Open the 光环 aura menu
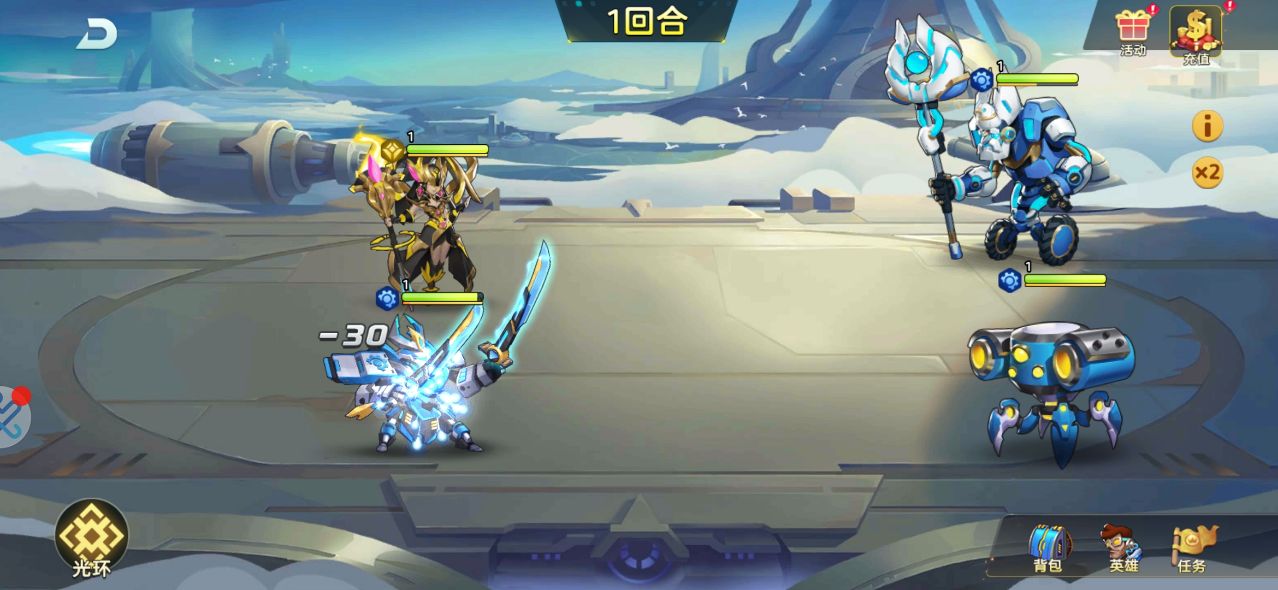Screen dimensions: 1278x590 tap(91, 539)
